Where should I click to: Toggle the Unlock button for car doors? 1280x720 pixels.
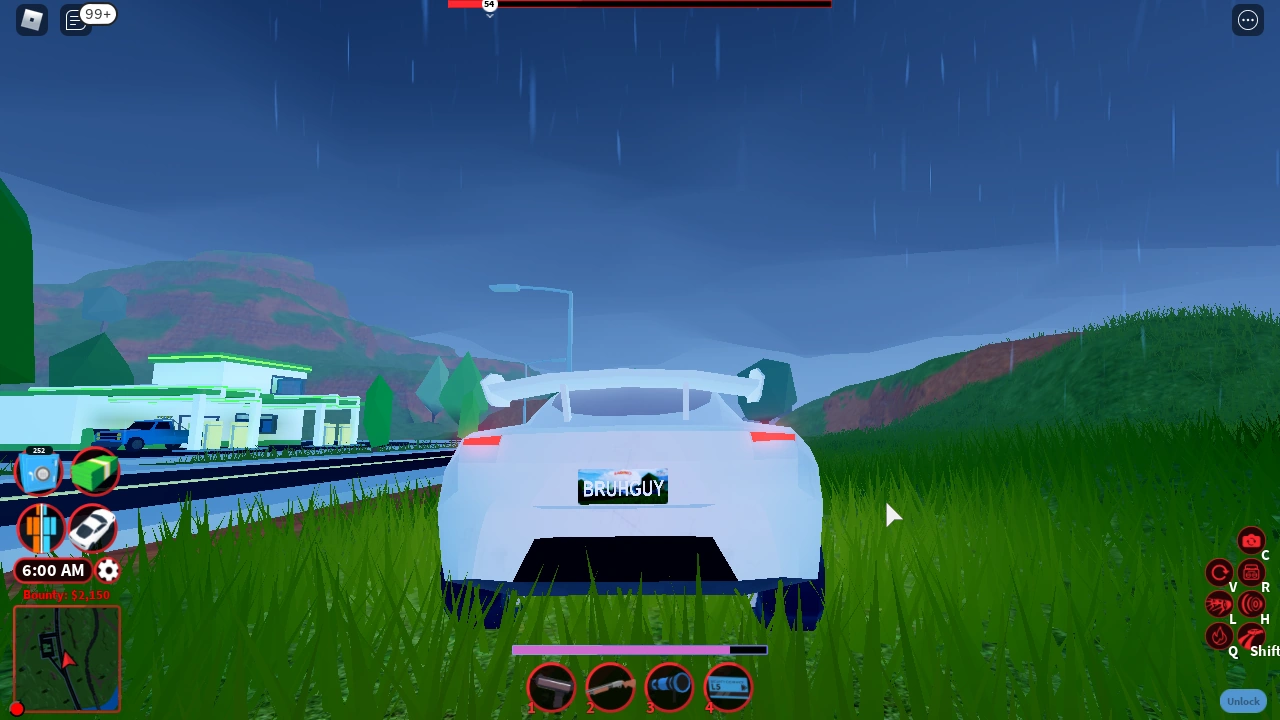1243,701
